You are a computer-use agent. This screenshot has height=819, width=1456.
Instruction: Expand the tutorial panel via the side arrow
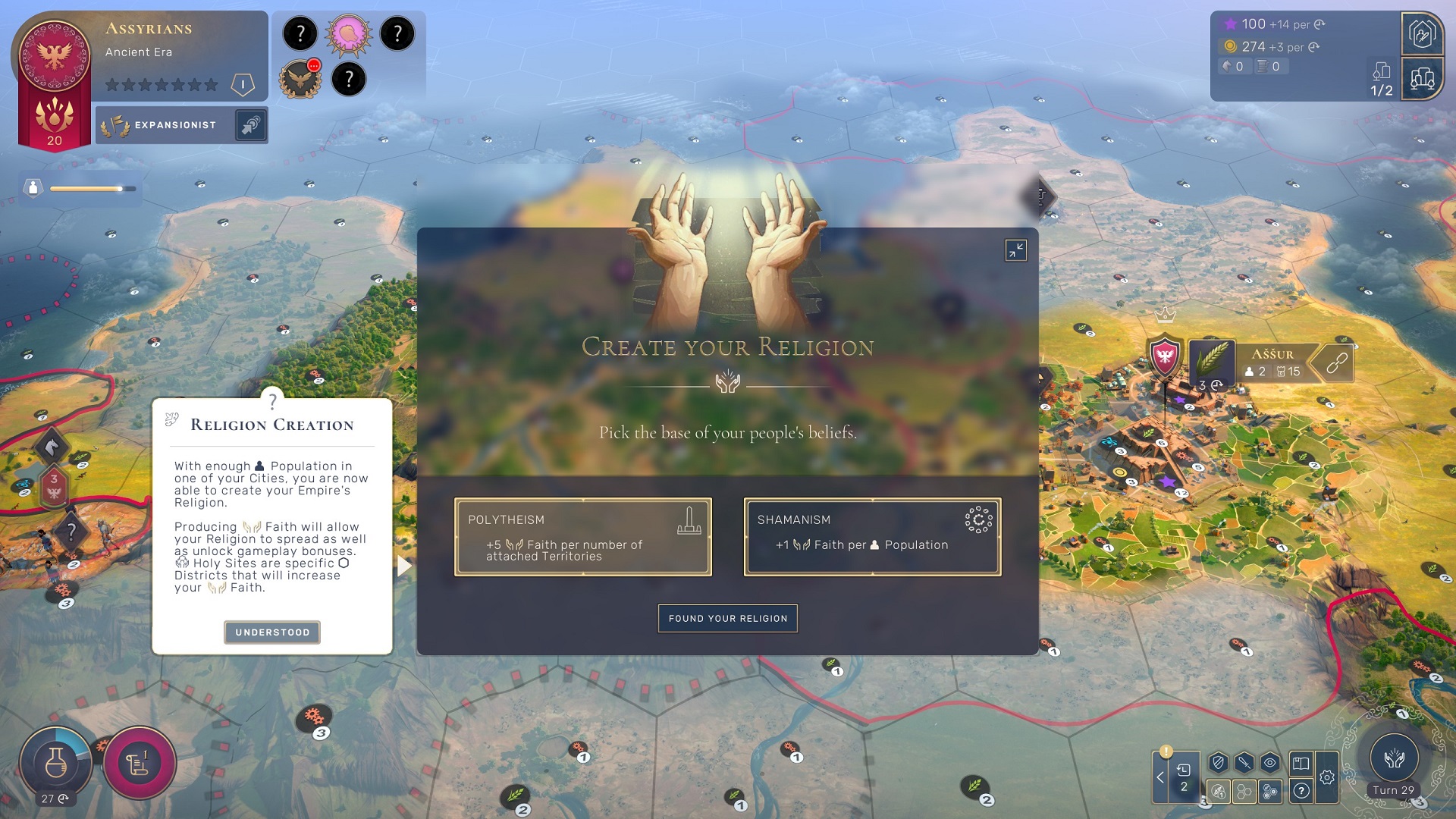[x=403, y=565]
